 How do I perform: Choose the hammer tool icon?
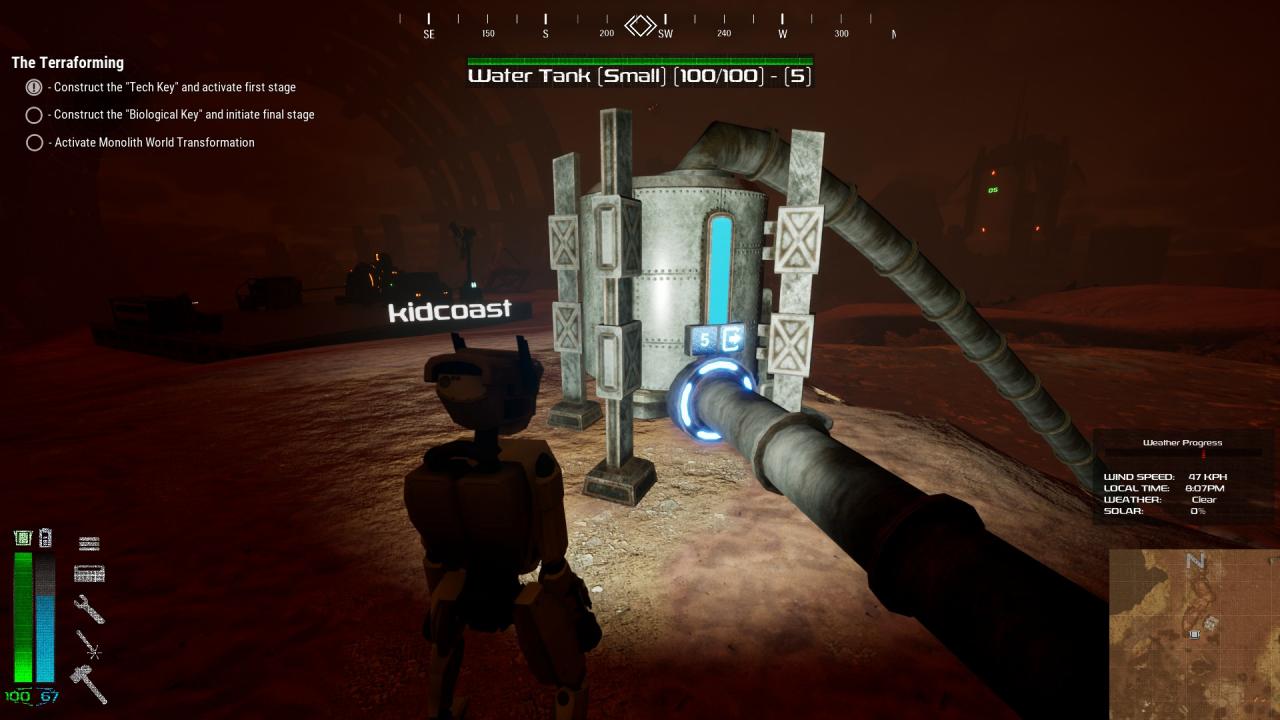point(88,683)
